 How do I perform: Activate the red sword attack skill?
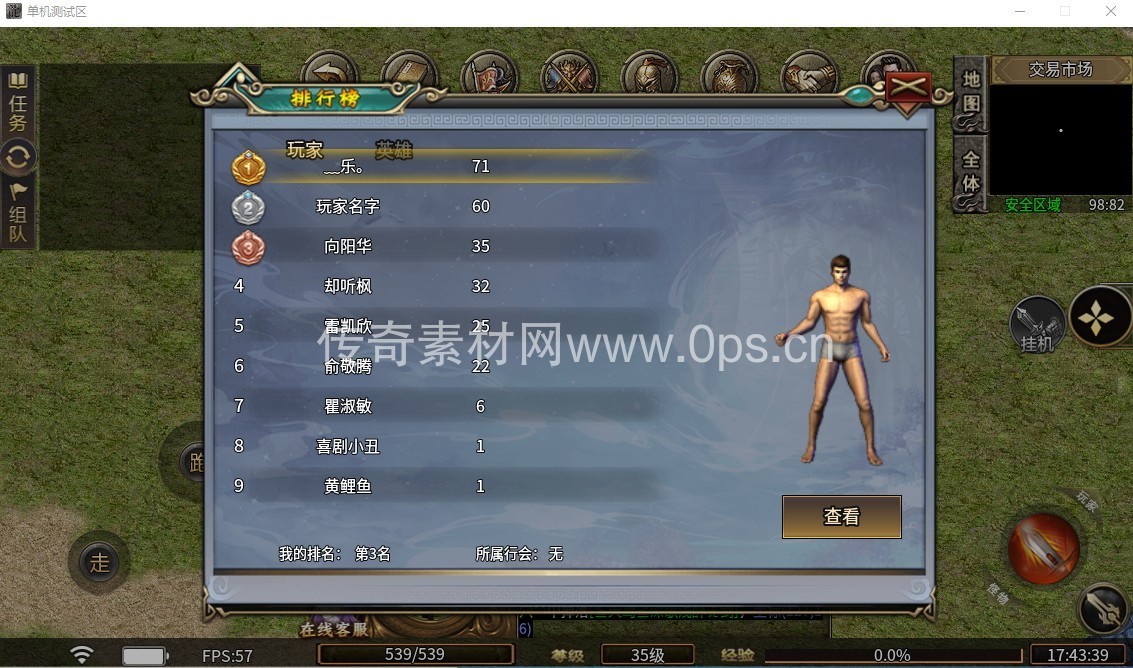(1043, 548)
